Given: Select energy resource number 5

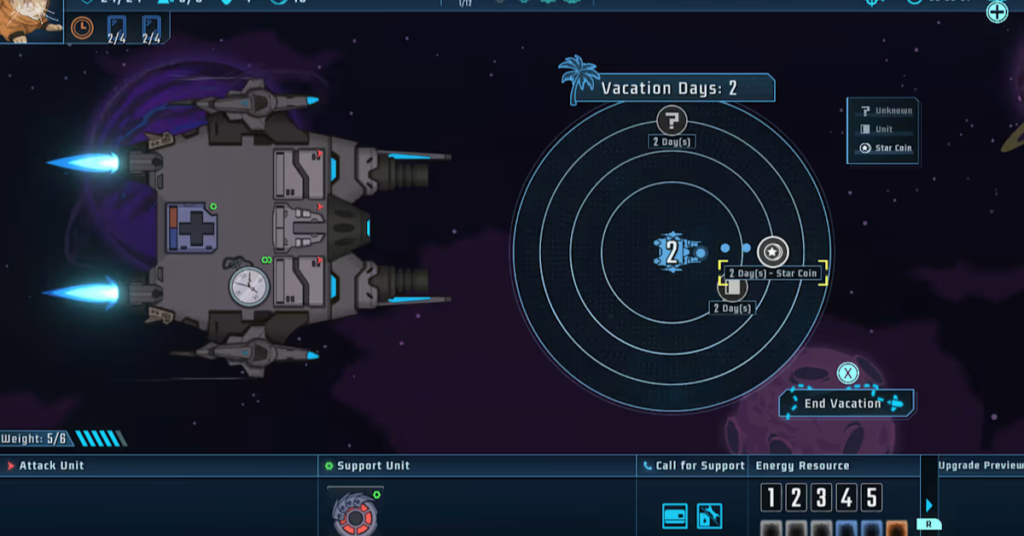Looking at the screenshot, I should pos(871,497).
